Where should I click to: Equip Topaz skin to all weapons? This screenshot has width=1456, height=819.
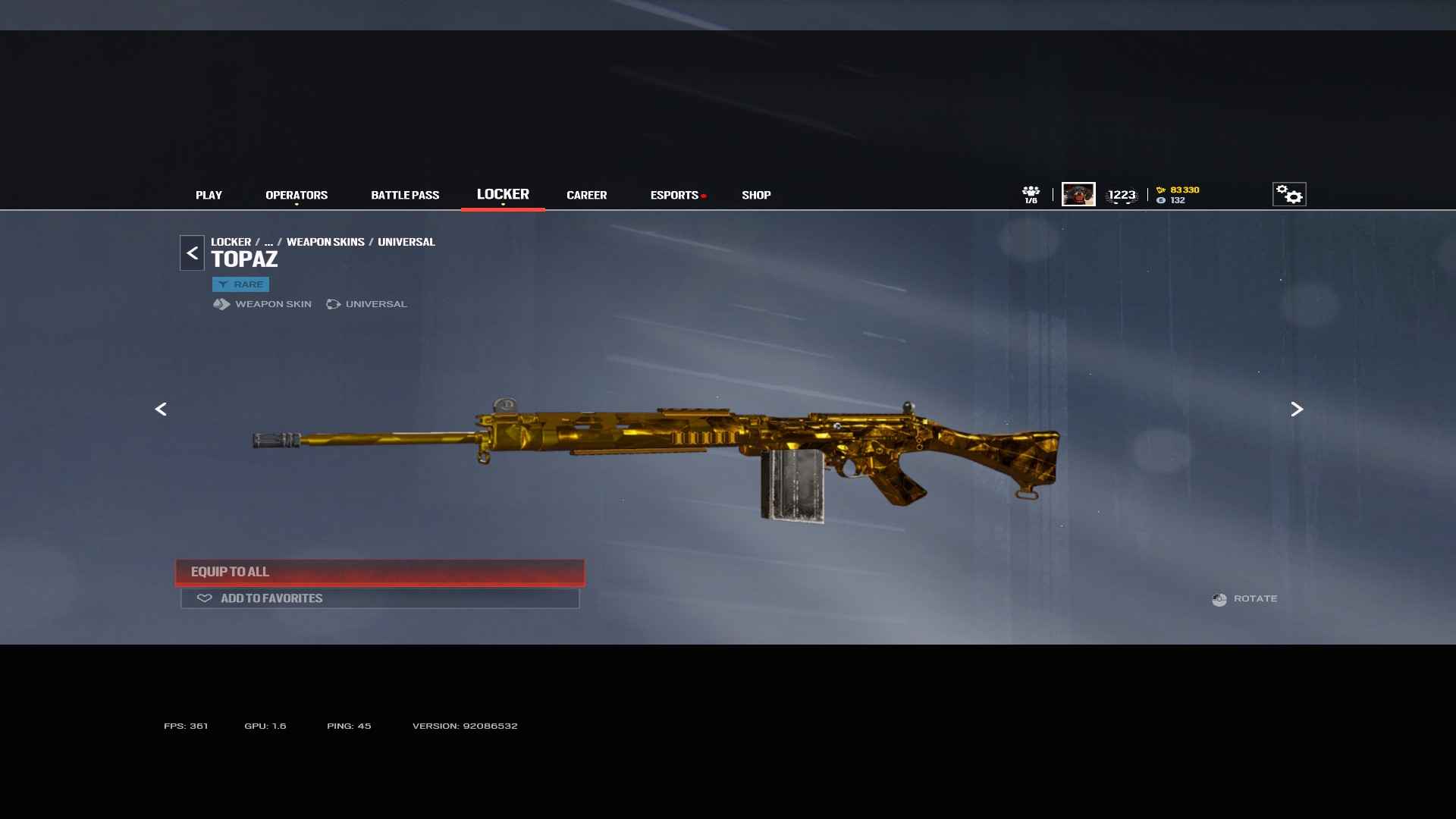[x=380, y=572]
